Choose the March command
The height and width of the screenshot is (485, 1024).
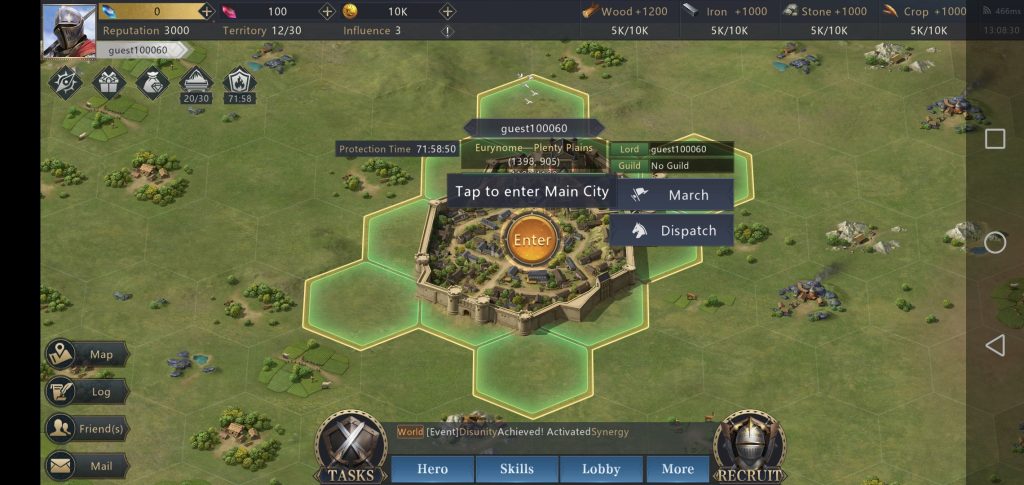[x=675, y=195]
